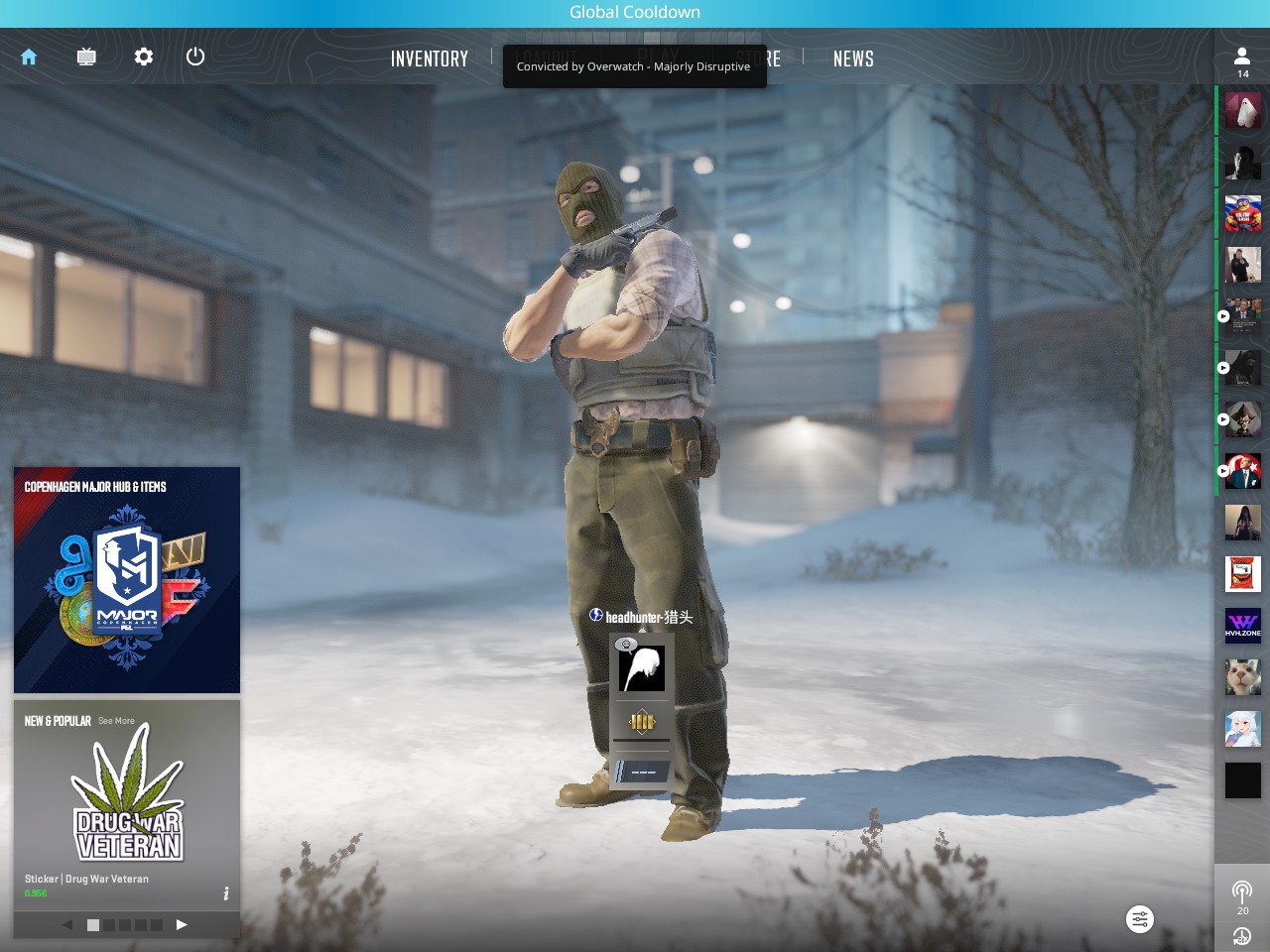Viewport: 1270px width, 952px height.
Task: Click the info icon on Drug War Veteran sticker
Action: click(x=226, y=892)
